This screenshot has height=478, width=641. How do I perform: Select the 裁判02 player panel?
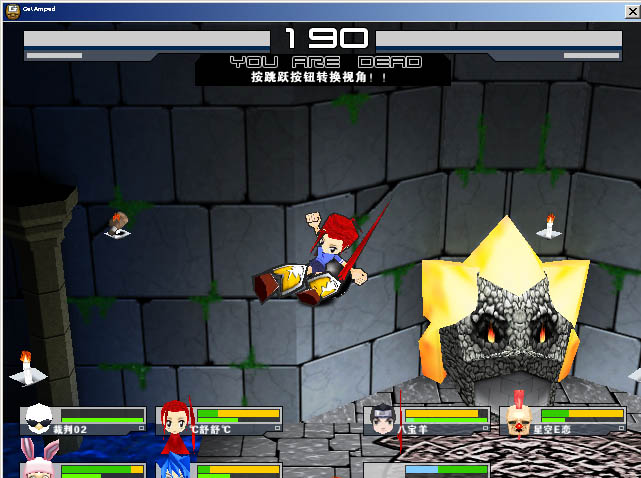(84, 420)
